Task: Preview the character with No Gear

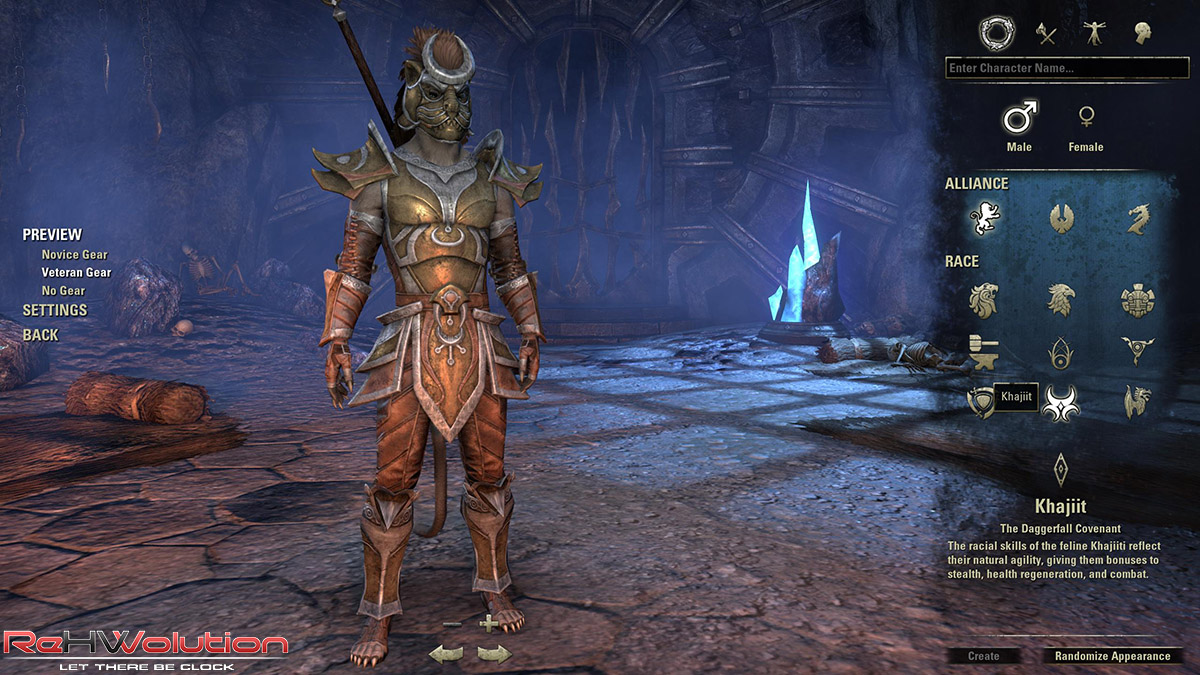Action: tap(63, 291)
